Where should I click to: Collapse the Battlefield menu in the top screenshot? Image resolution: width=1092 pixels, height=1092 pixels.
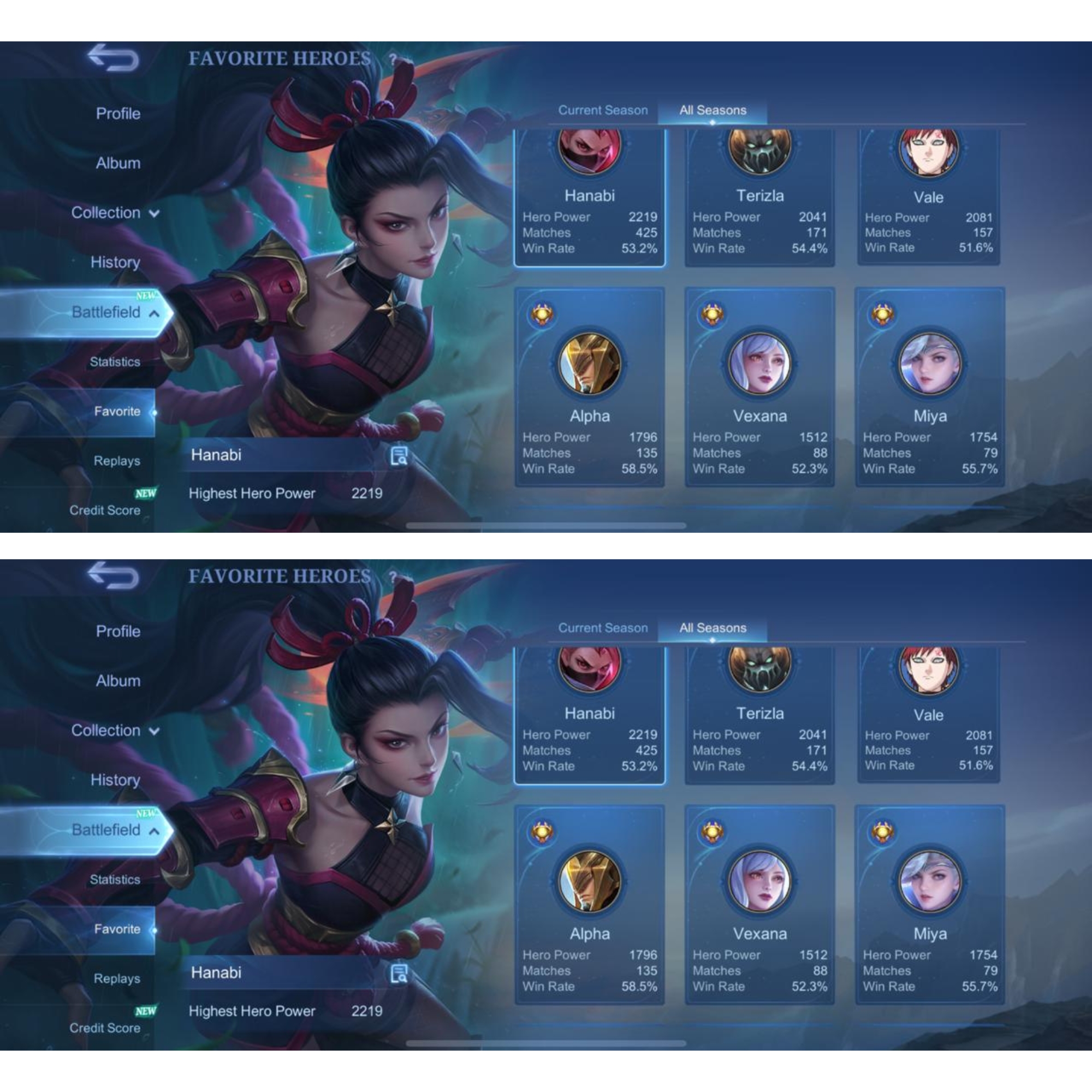point(115,312)
